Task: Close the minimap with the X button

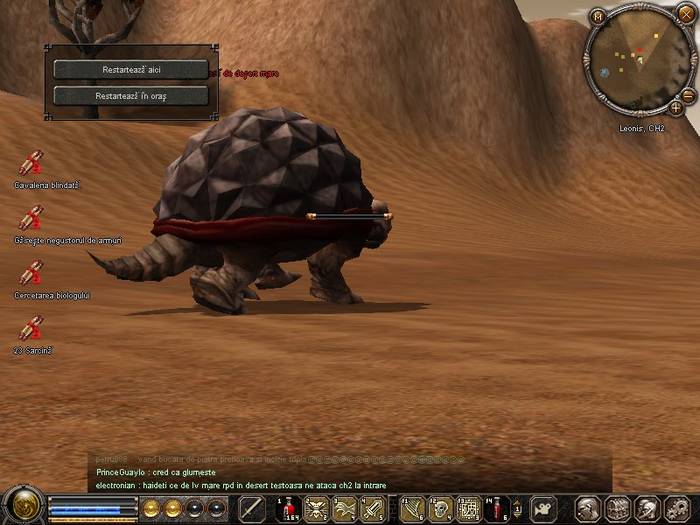Action: (684, 13)
